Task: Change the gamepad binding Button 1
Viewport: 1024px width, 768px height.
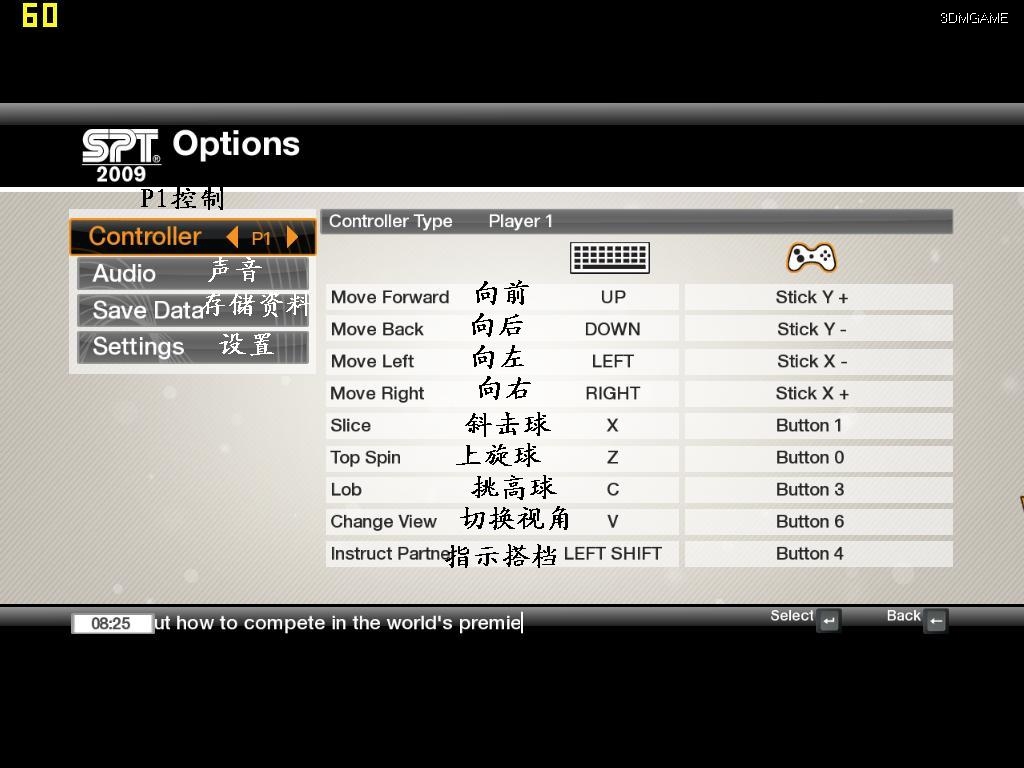Action: coord(810,425)
